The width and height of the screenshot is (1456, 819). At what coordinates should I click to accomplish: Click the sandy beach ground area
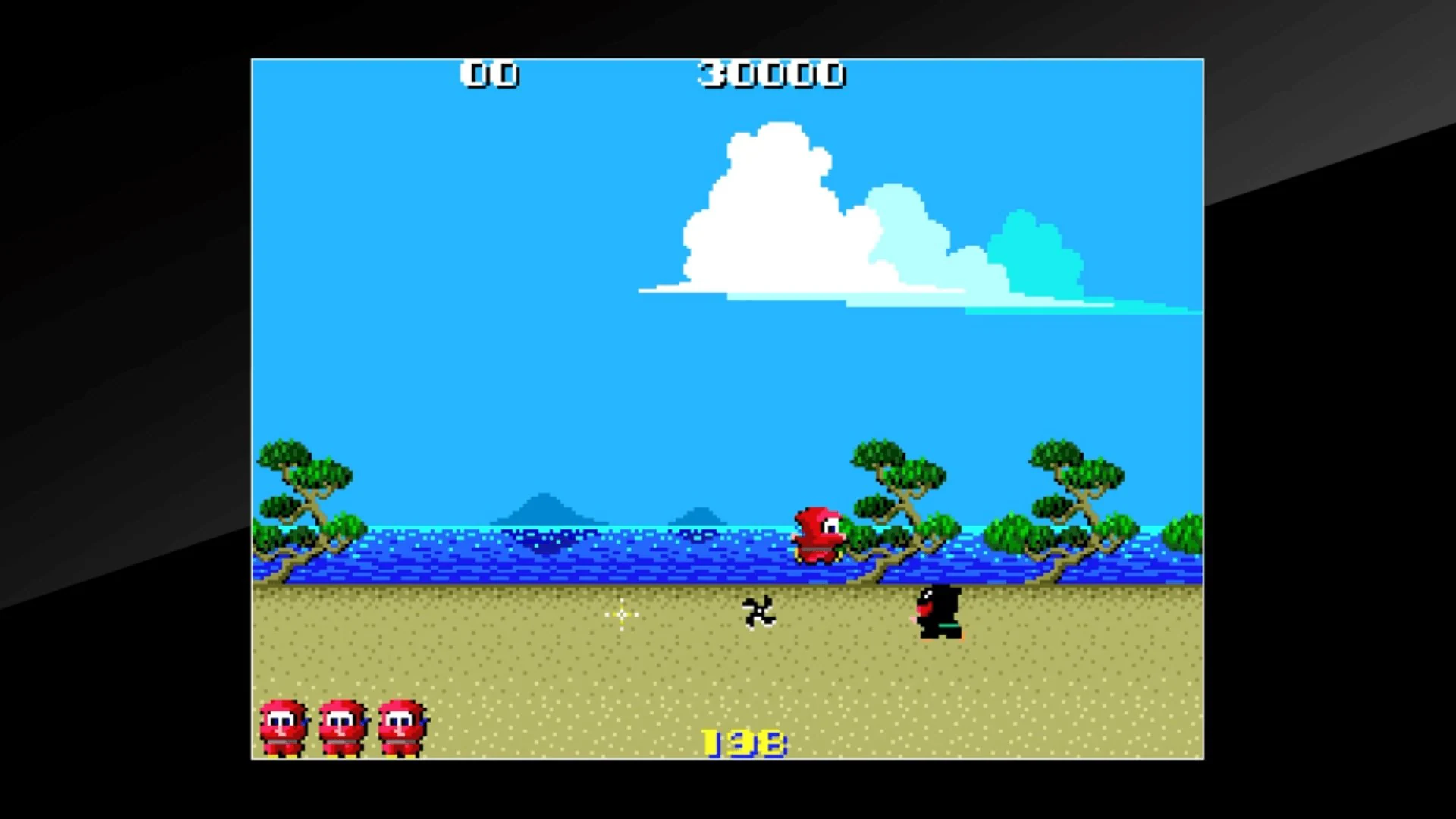pos(531,667)
